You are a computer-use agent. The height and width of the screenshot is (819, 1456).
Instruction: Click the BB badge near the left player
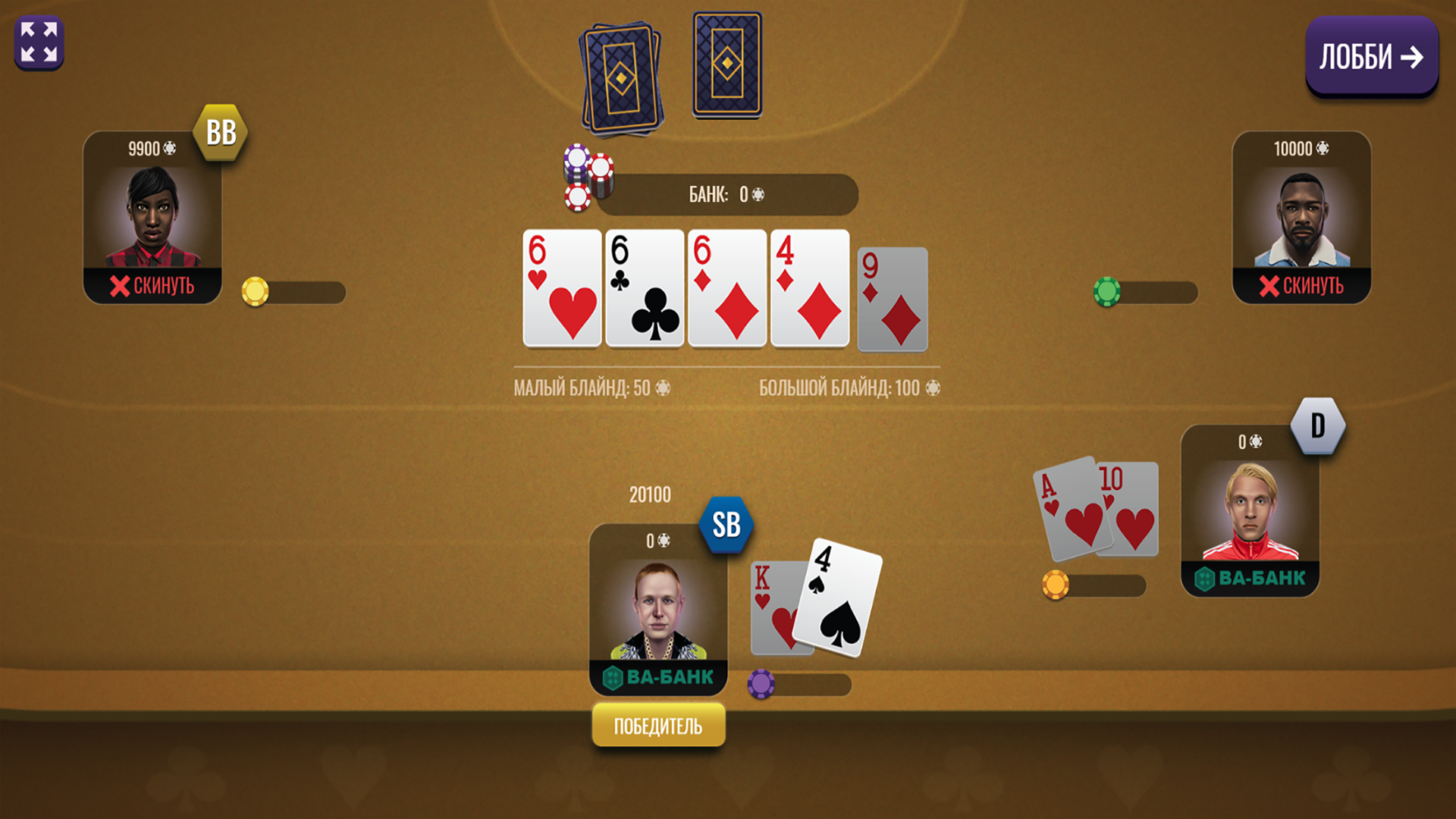click(220, 132)
